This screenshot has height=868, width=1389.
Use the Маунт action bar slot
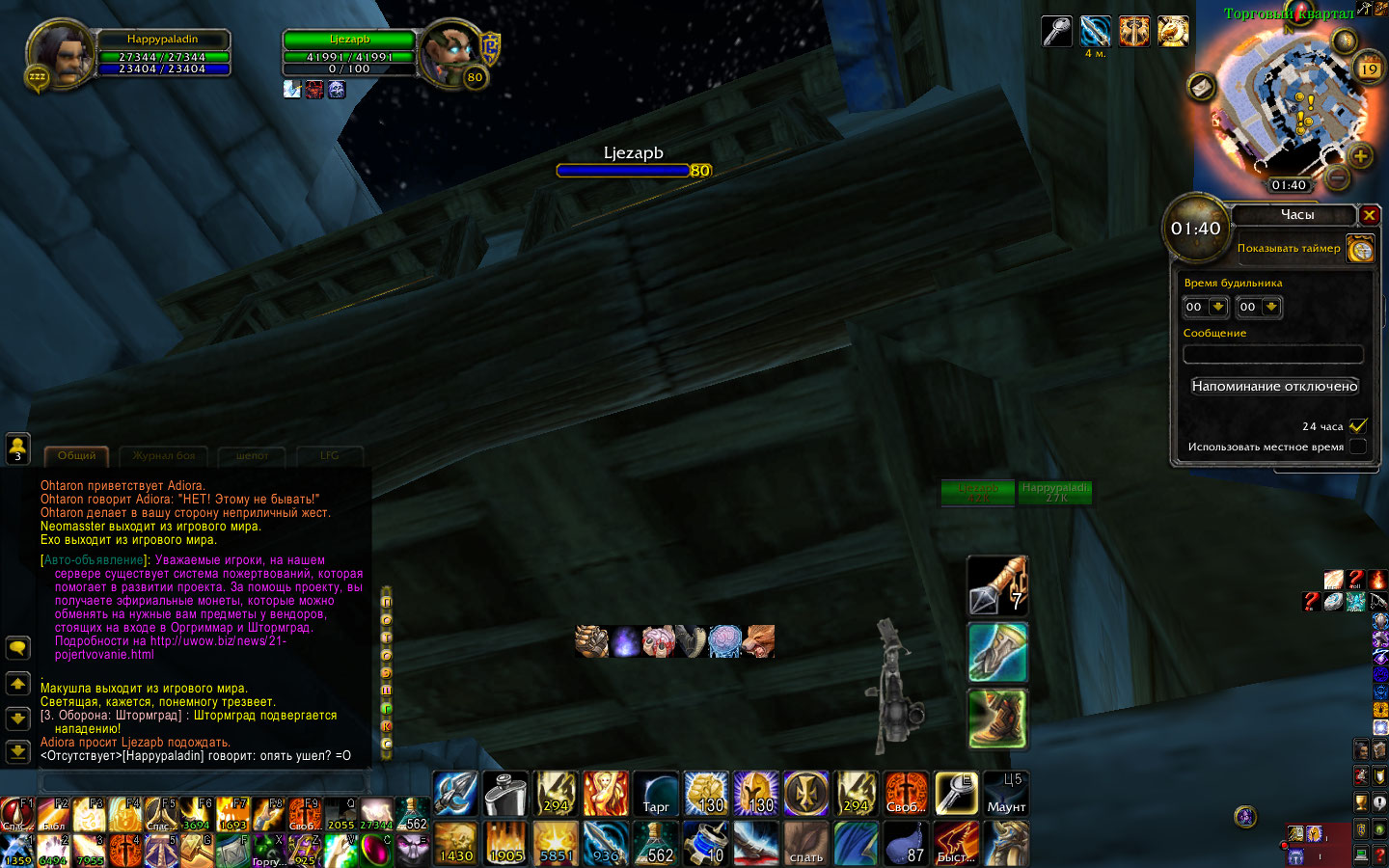point(1006,793)
